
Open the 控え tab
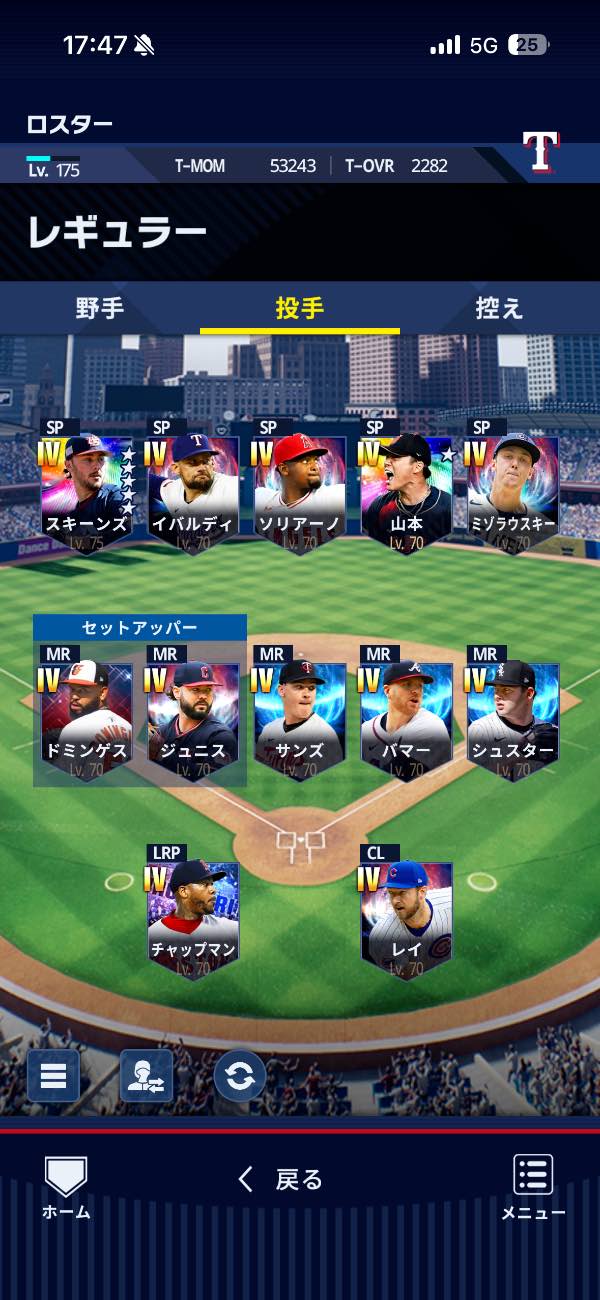(499, 308)
